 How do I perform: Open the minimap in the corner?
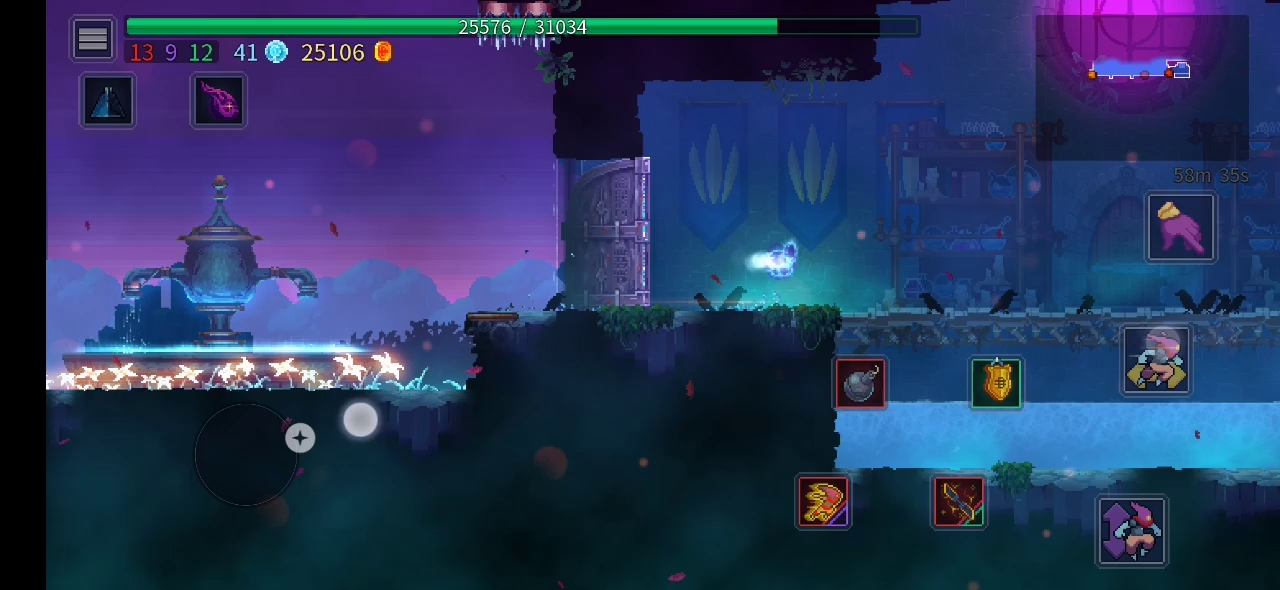tap(1141, 87)
